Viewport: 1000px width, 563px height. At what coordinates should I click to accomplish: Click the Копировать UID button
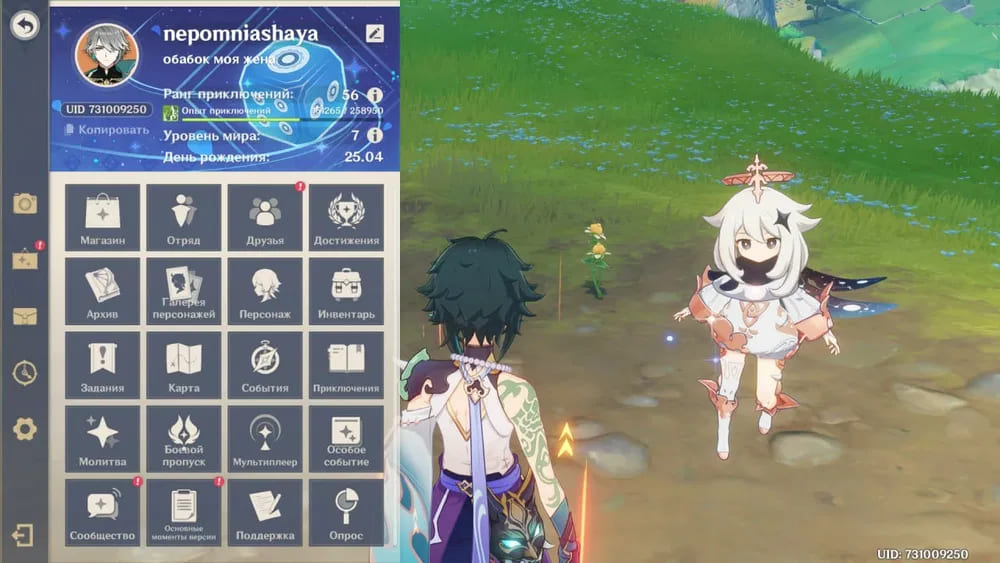coord(107,130)
